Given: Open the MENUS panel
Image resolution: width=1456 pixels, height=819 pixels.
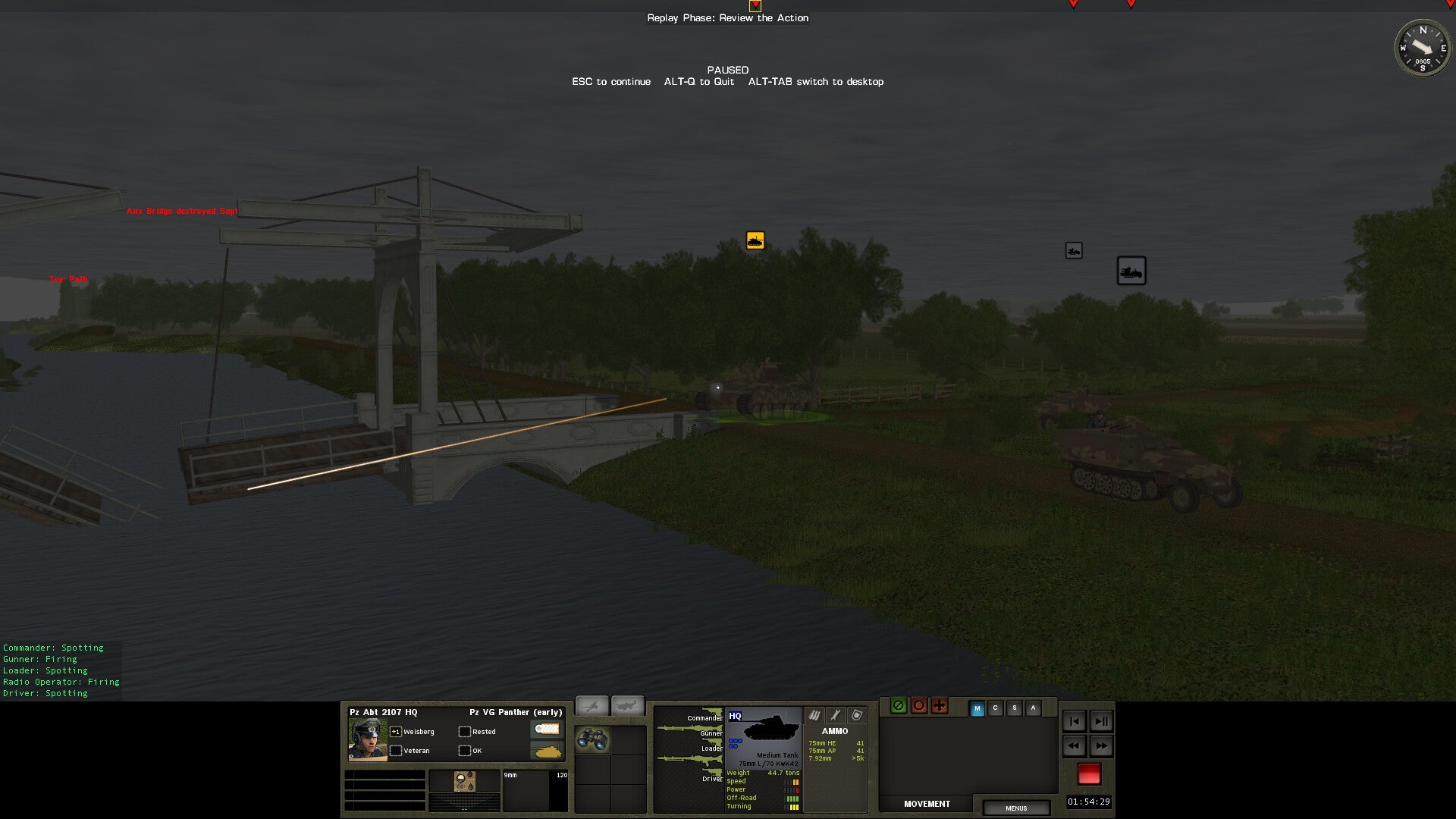Looking at the screenshot, I should click(x=1017, y=808).
